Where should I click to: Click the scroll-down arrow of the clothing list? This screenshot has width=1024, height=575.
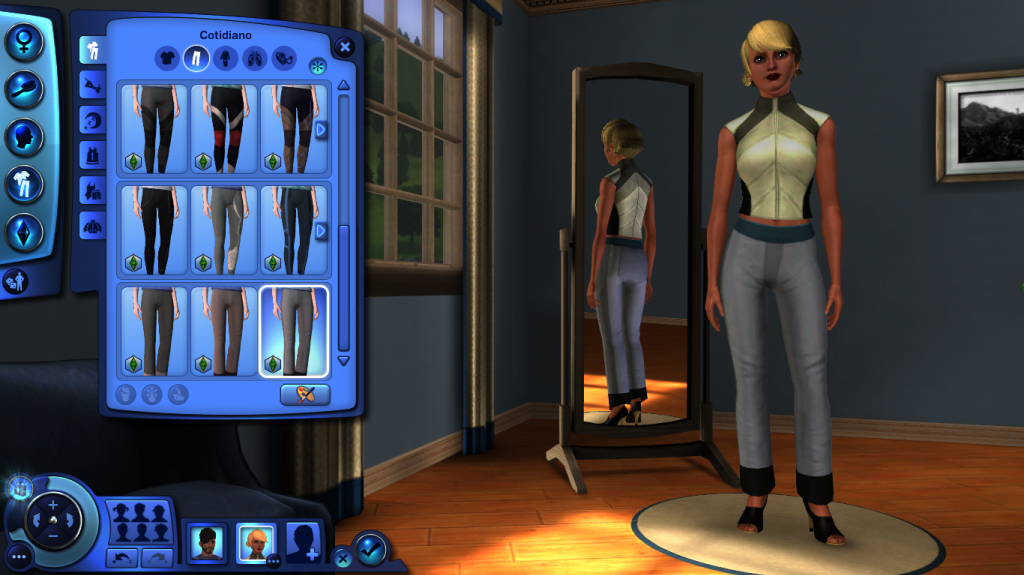[x=344, y=360]
